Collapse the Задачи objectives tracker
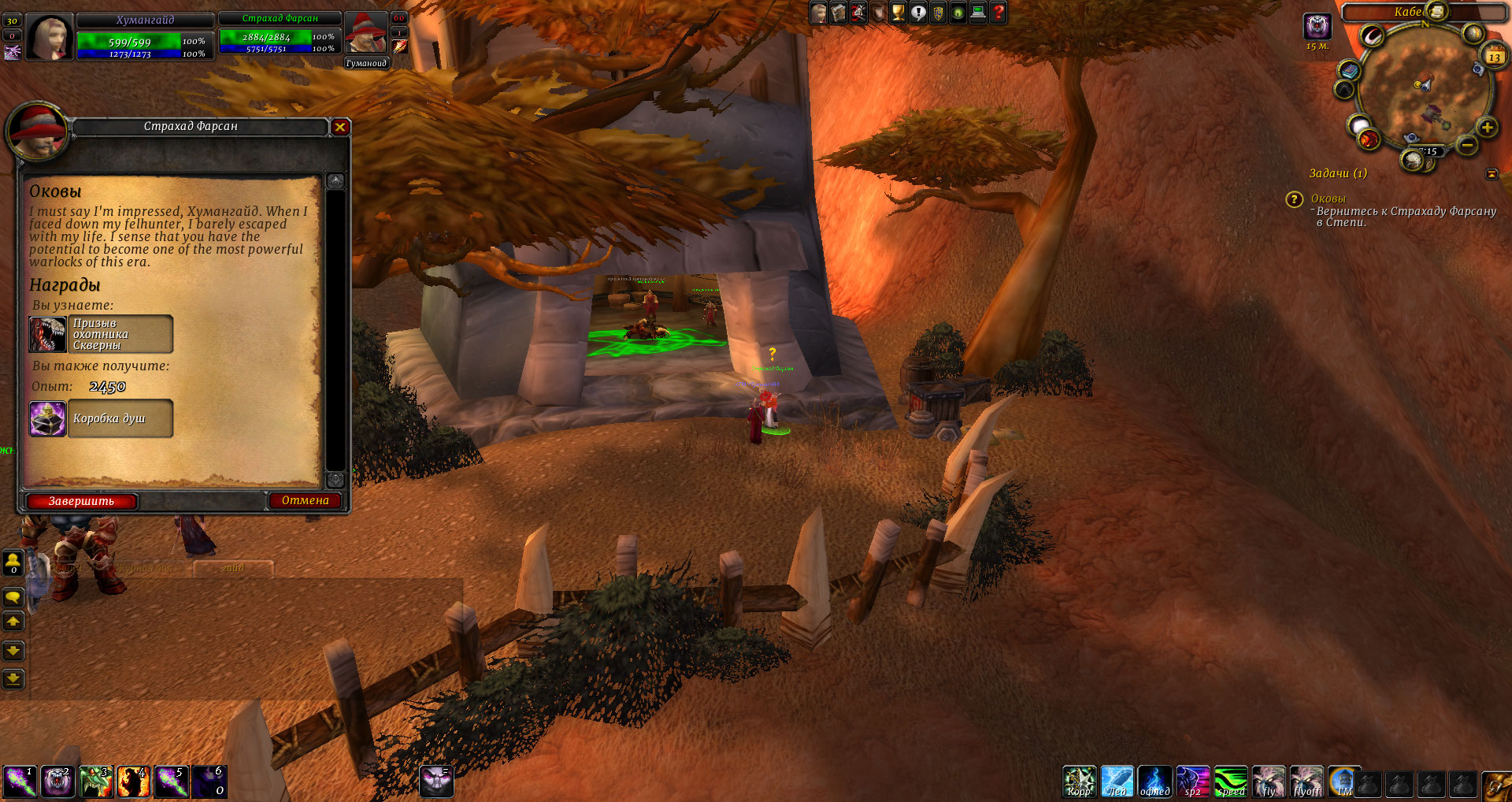This screenshot has width=1512, height=802. tap(1492, 173)
